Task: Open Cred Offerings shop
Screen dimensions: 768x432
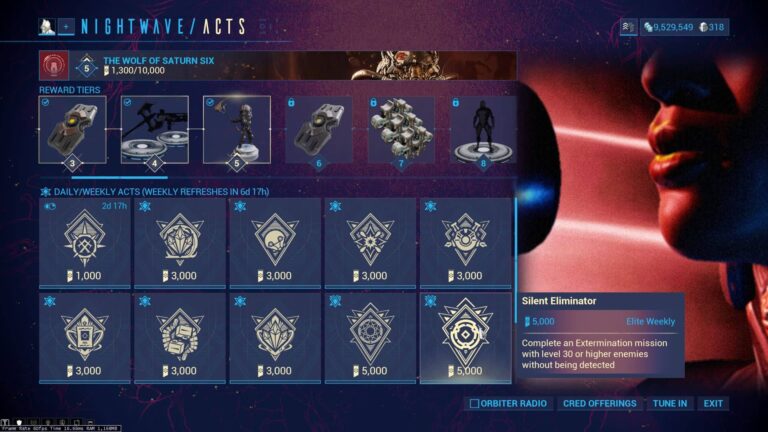Action: (598, 404)
